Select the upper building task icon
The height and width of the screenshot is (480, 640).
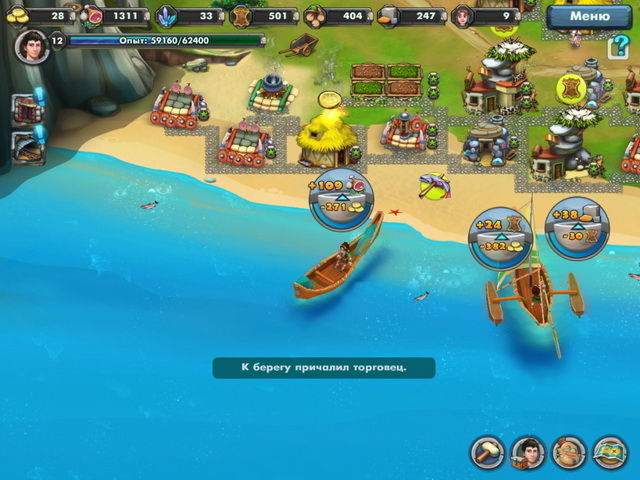25,108
